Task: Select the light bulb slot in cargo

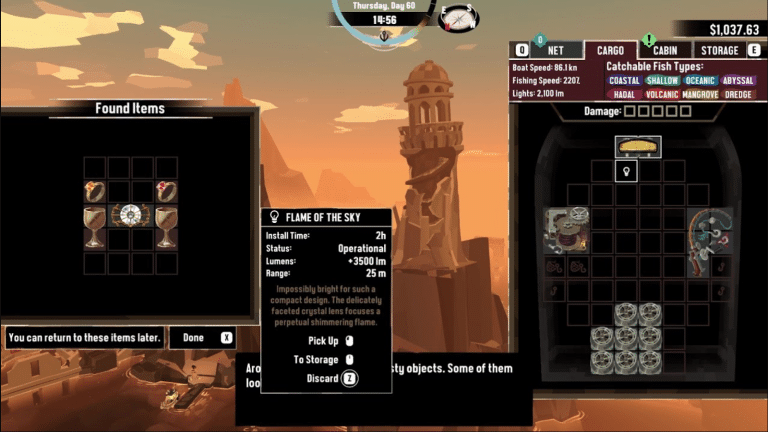Action: coord(627,172)
